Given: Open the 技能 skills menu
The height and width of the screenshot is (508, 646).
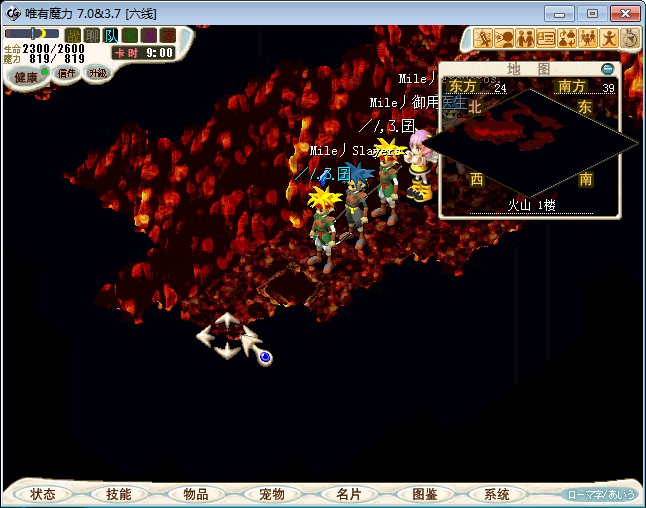Looking at the screenshot, I should [x=119, y=494].
